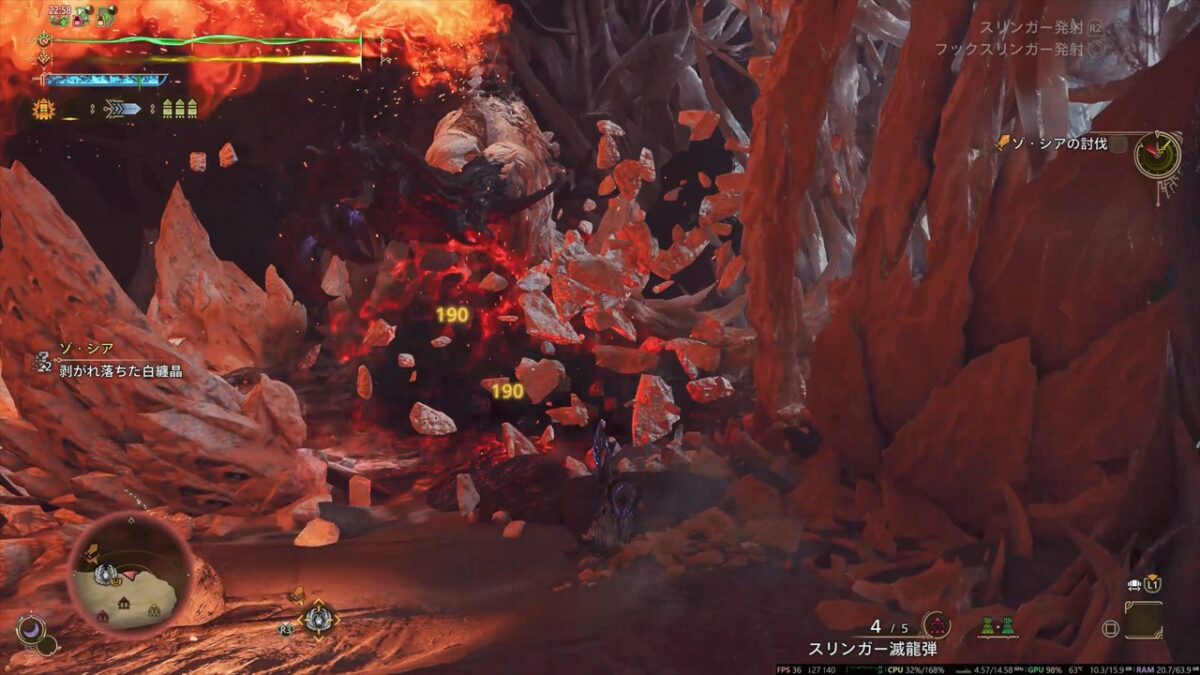Select the empty item bar slot
This screenshot has height=675, width=1200.
pyautogui.click(x=1143, y=620)
